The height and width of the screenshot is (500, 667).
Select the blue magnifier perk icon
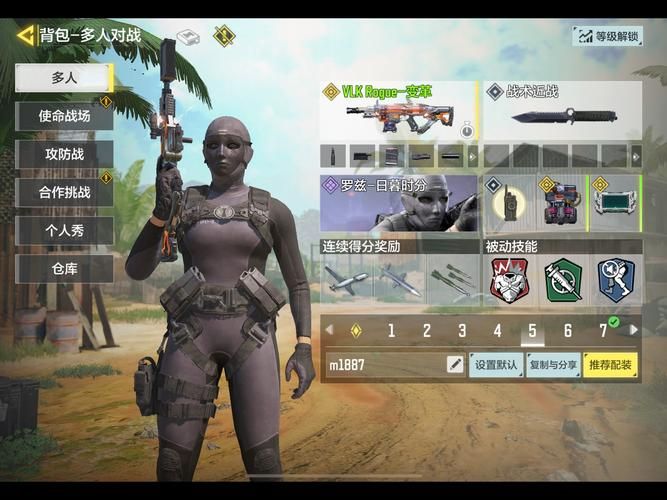pos(615,280)
